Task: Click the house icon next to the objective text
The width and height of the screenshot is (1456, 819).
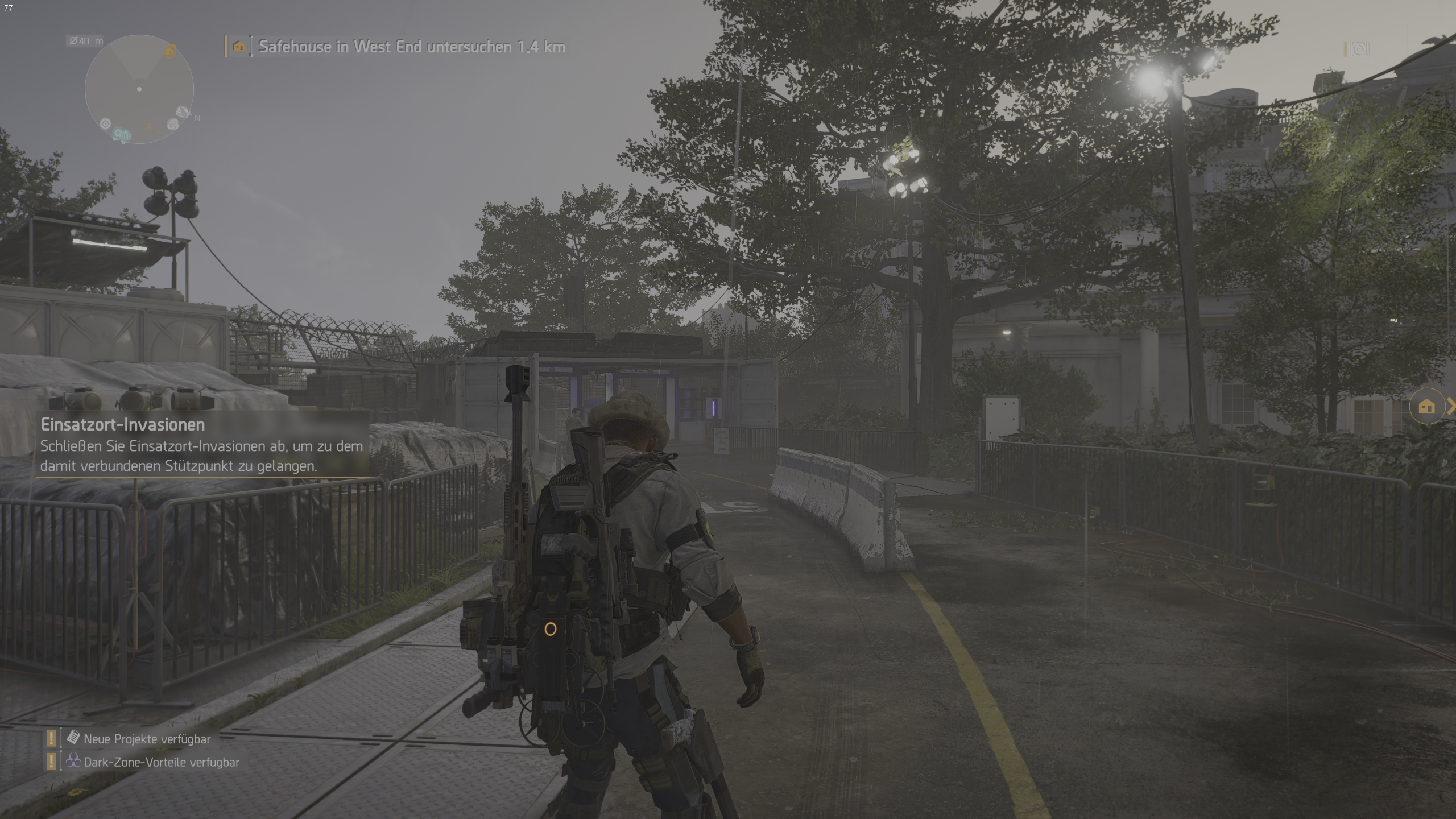Action: click(238, 47)
